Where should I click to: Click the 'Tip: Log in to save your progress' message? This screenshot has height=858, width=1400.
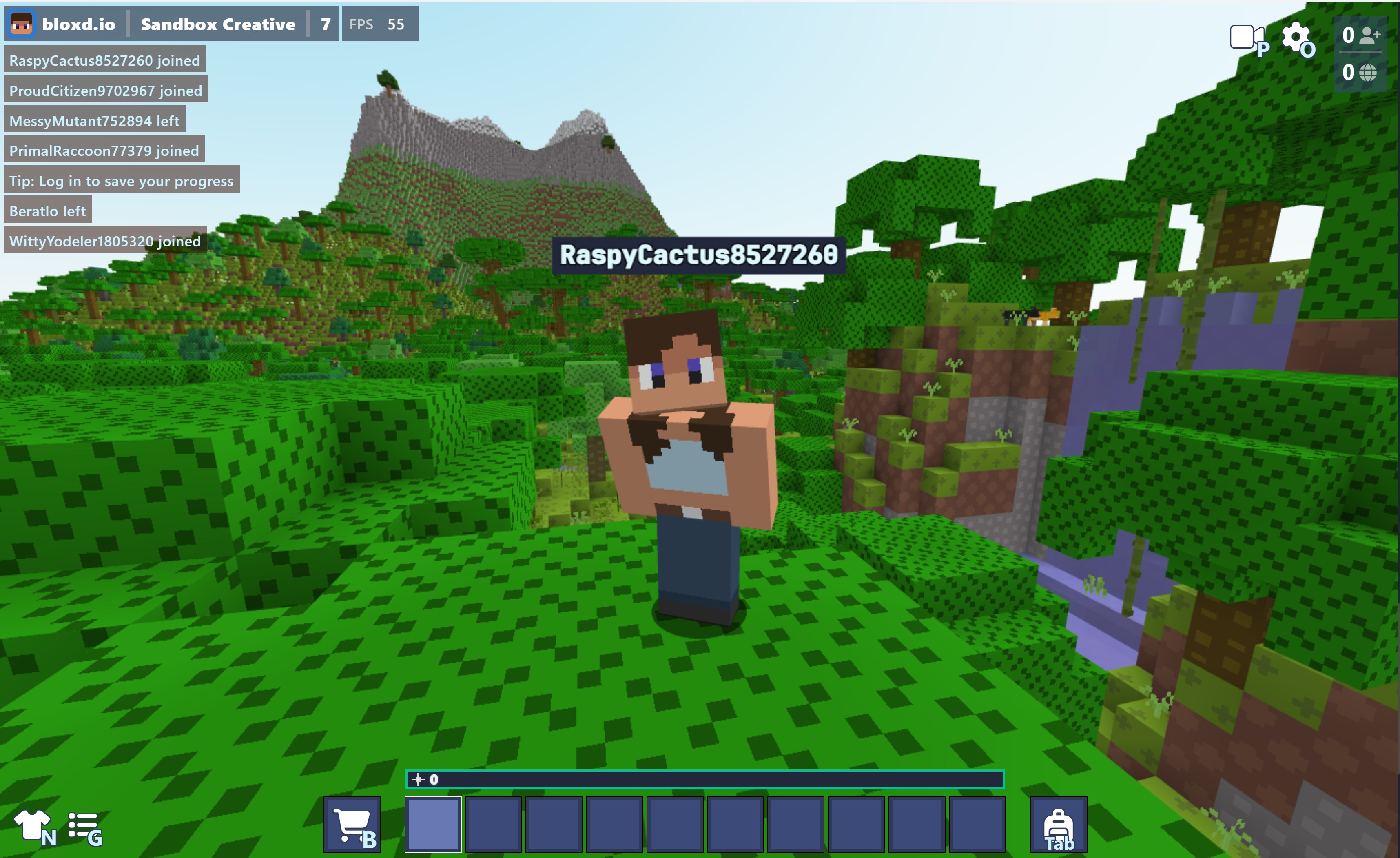[x=121, y=181]
